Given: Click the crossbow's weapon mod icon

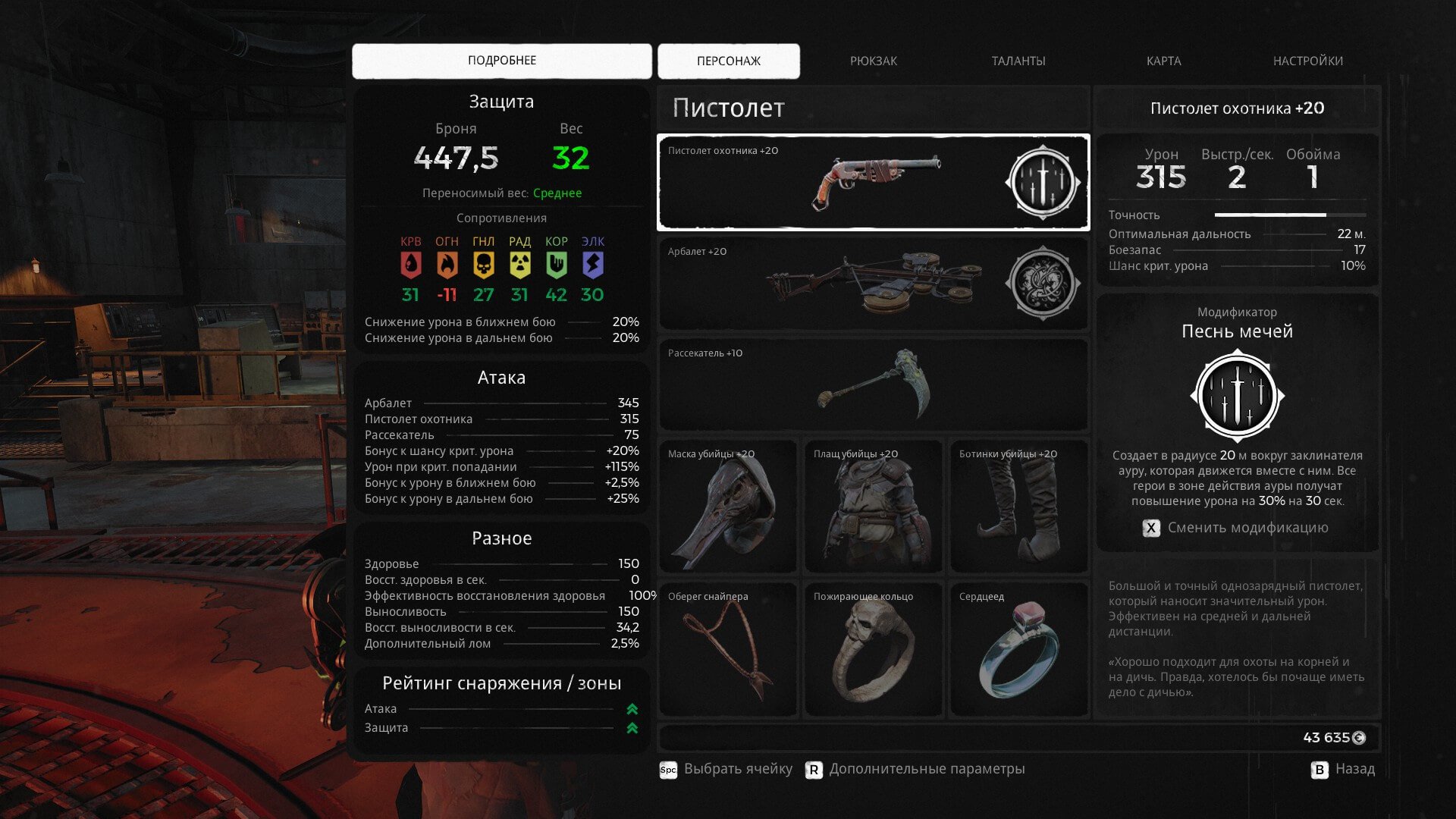Looking at the screenshot, I should click(1043, 284).
